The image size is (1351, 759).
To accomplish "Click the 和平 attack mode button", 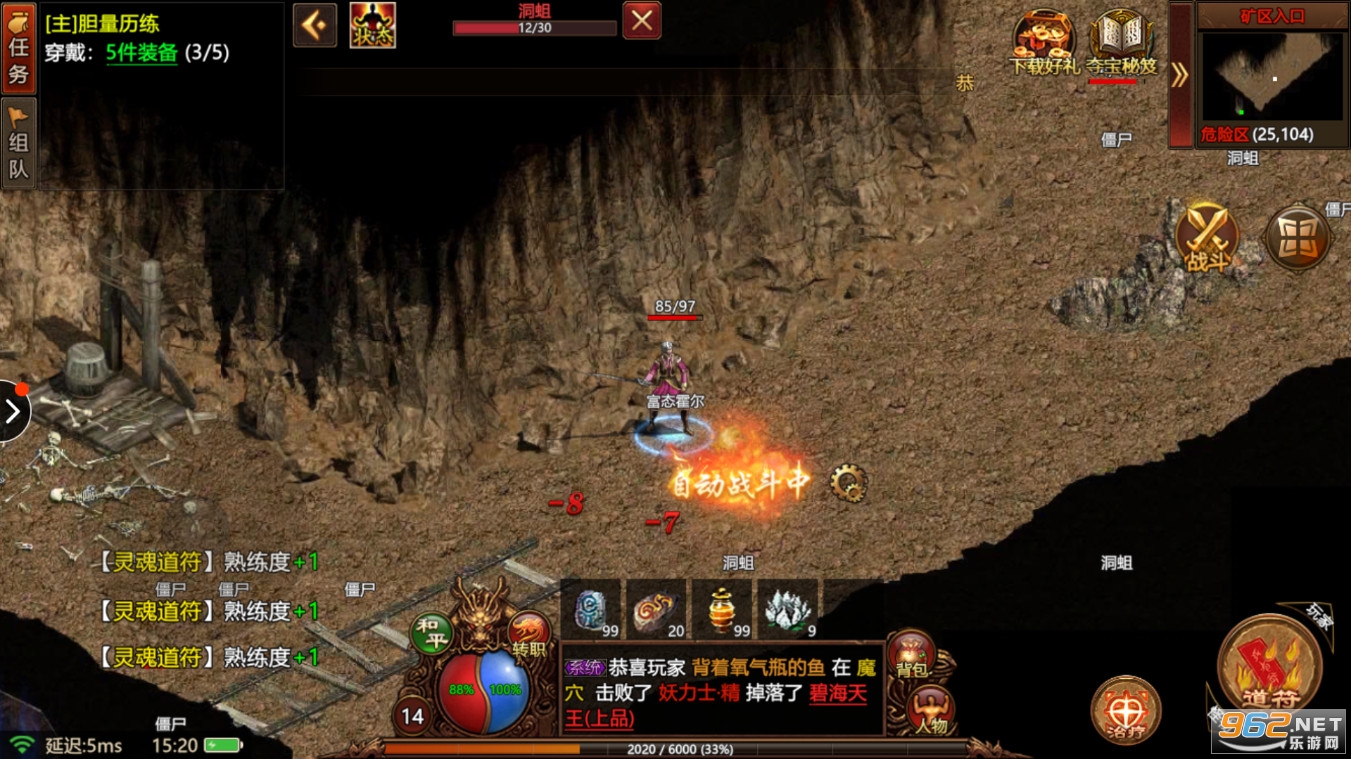I will (432, 633).
